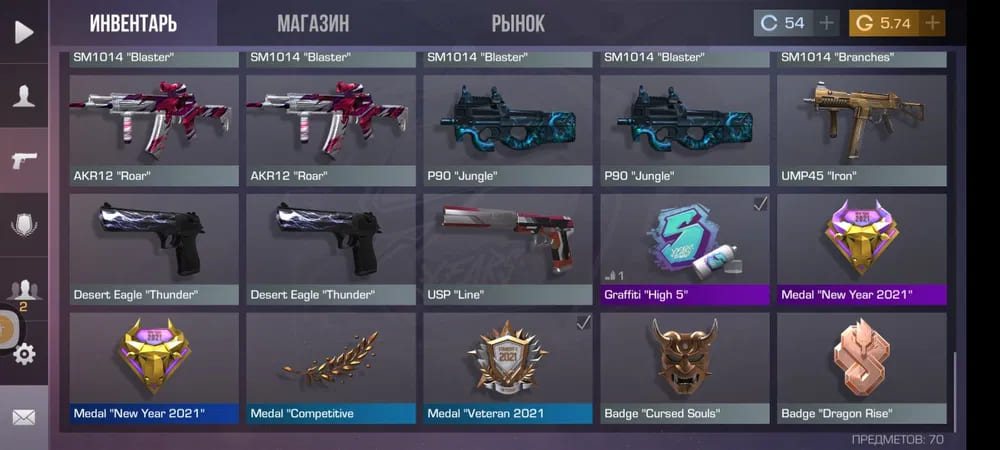Open the shield emblem sidebar icon
The width and height of the screenshot is (1000, 450).
point(23,225)
